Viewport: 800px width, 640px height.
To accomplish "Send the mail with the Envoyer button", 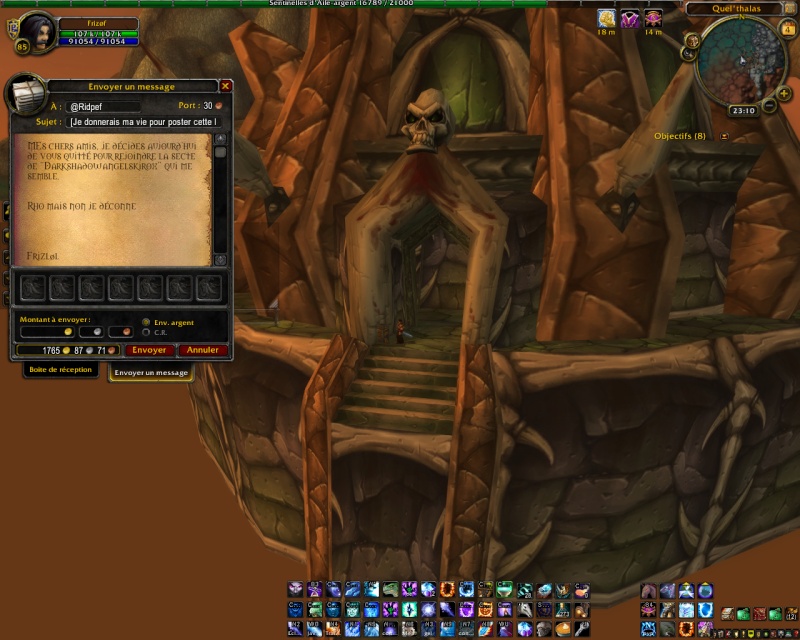I will pos(149,350).
